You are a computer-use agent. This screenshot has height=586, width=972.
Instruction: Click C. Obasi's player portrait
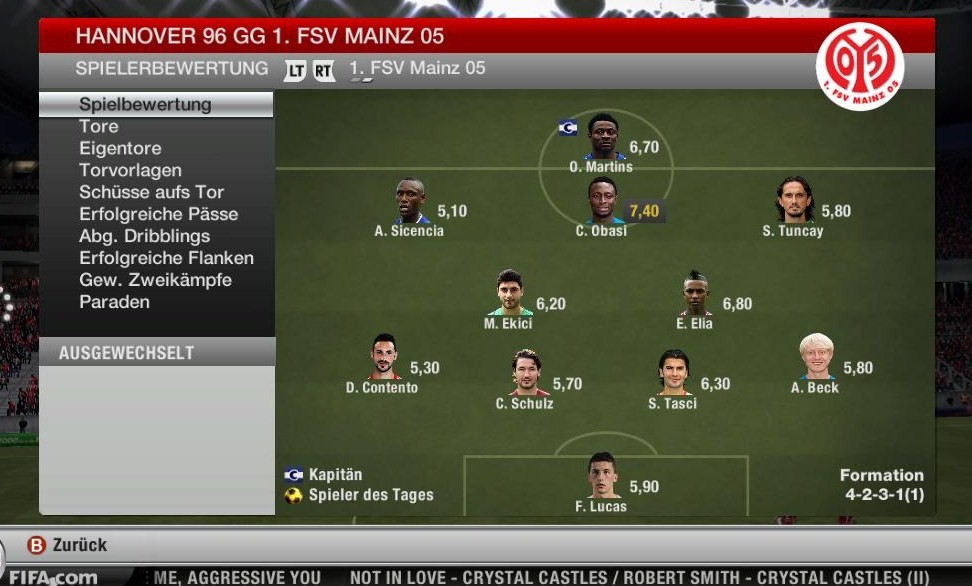pos(602,201)
